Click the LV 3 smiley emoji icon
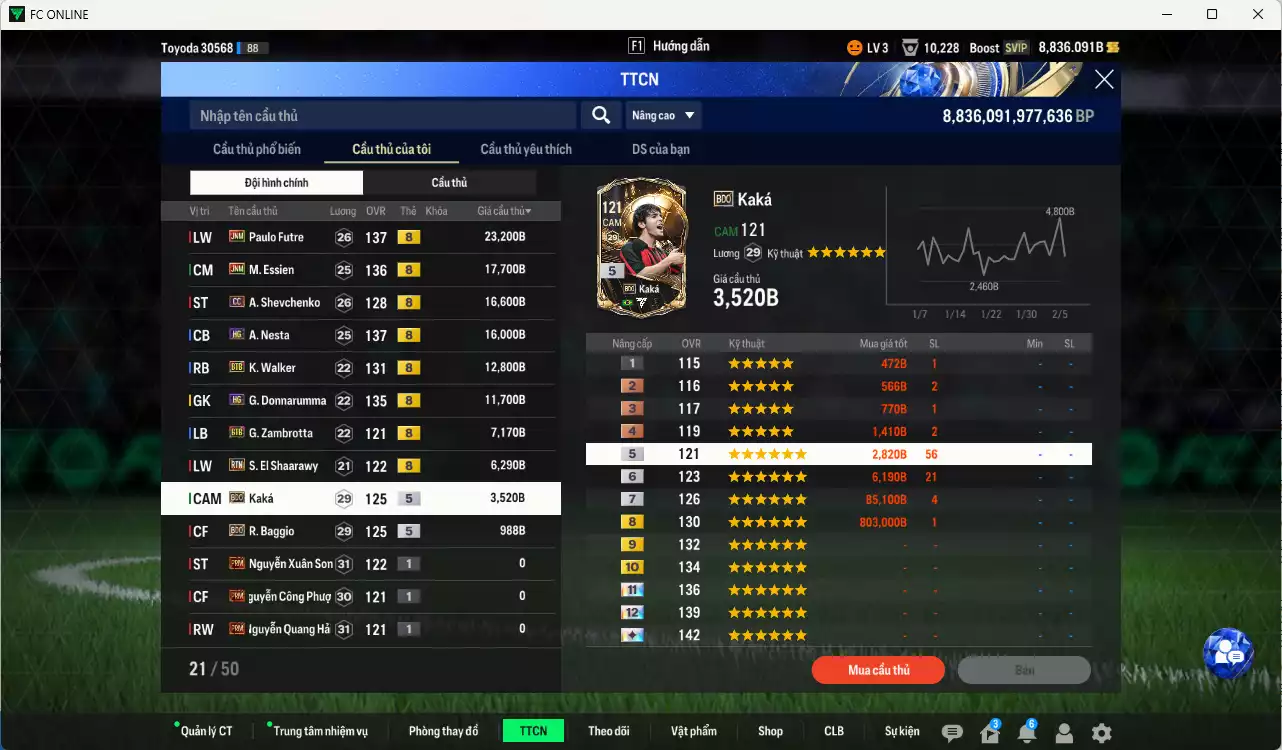The height and width of the screenshot is (750, 1282). (854, 46)
